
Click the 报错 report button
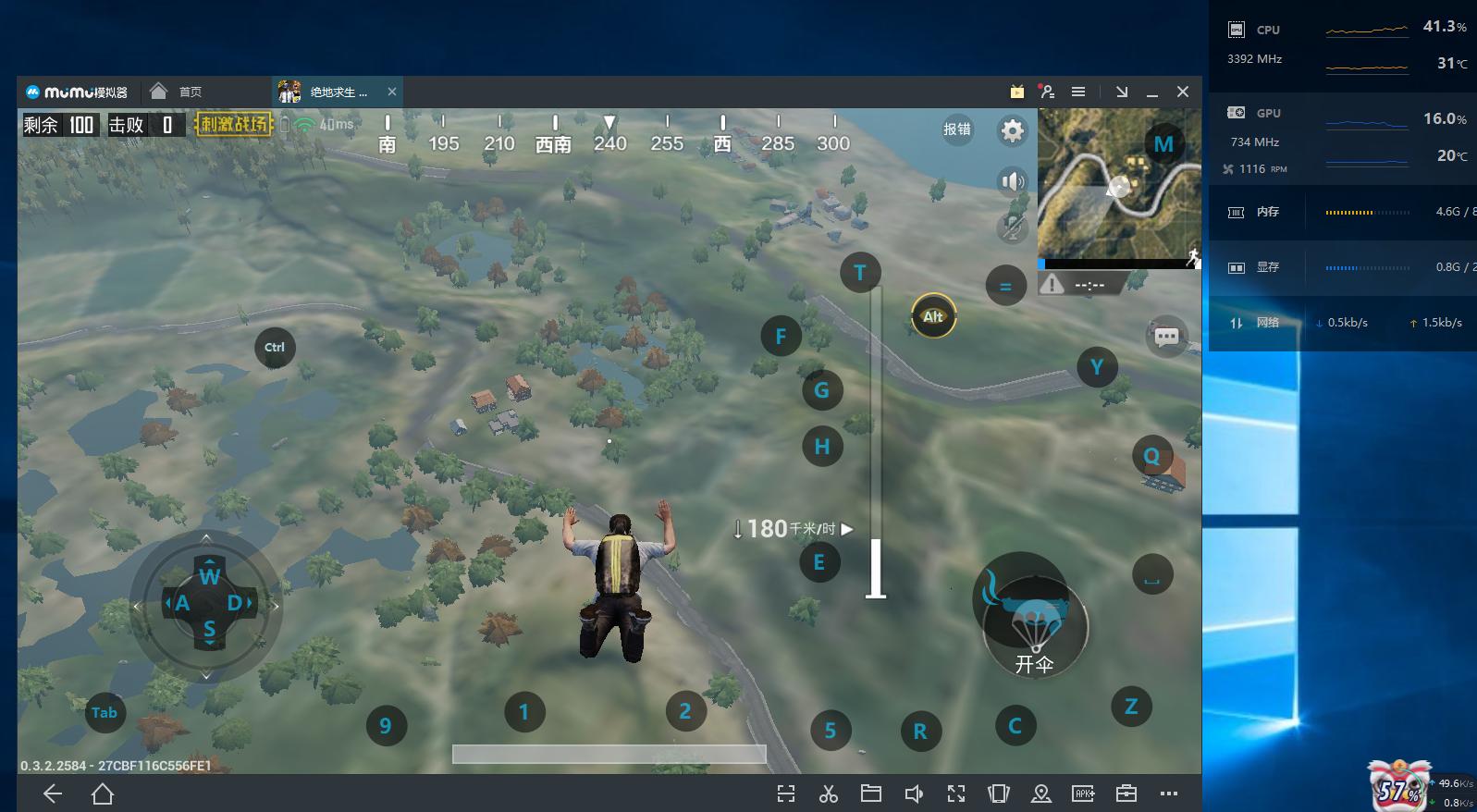957,129
